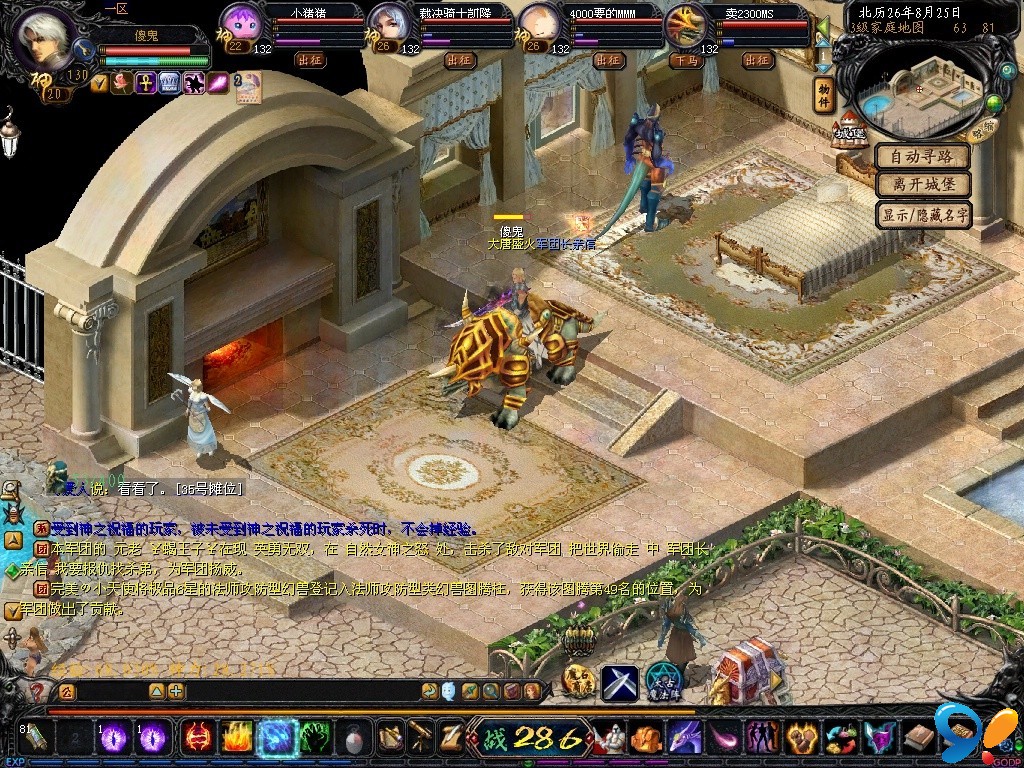Select the 俊鬼 player portrait

[x=44, y=39]
